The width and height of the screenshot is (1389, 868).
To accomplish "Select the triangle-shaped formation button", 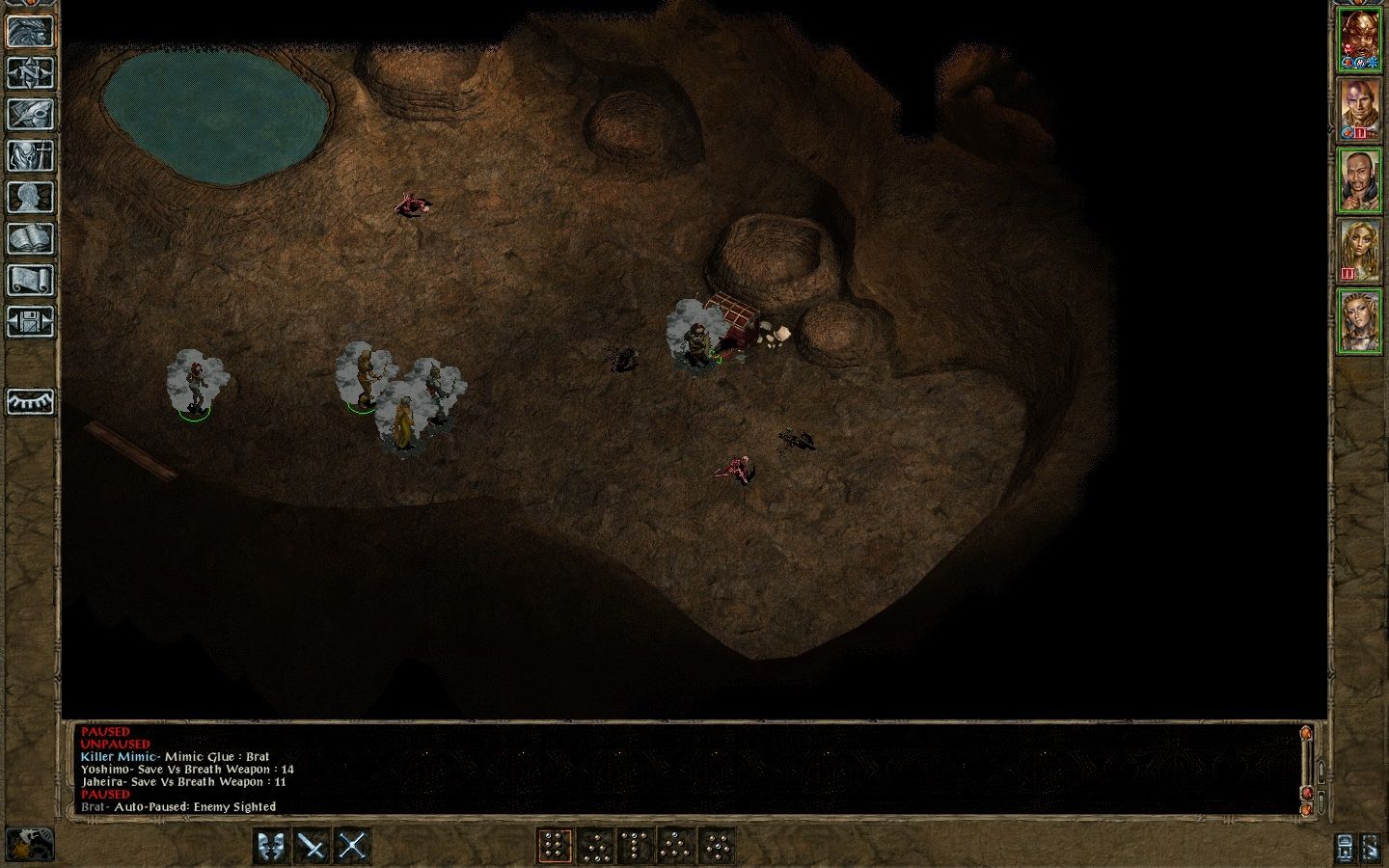I will pos(675,846).
